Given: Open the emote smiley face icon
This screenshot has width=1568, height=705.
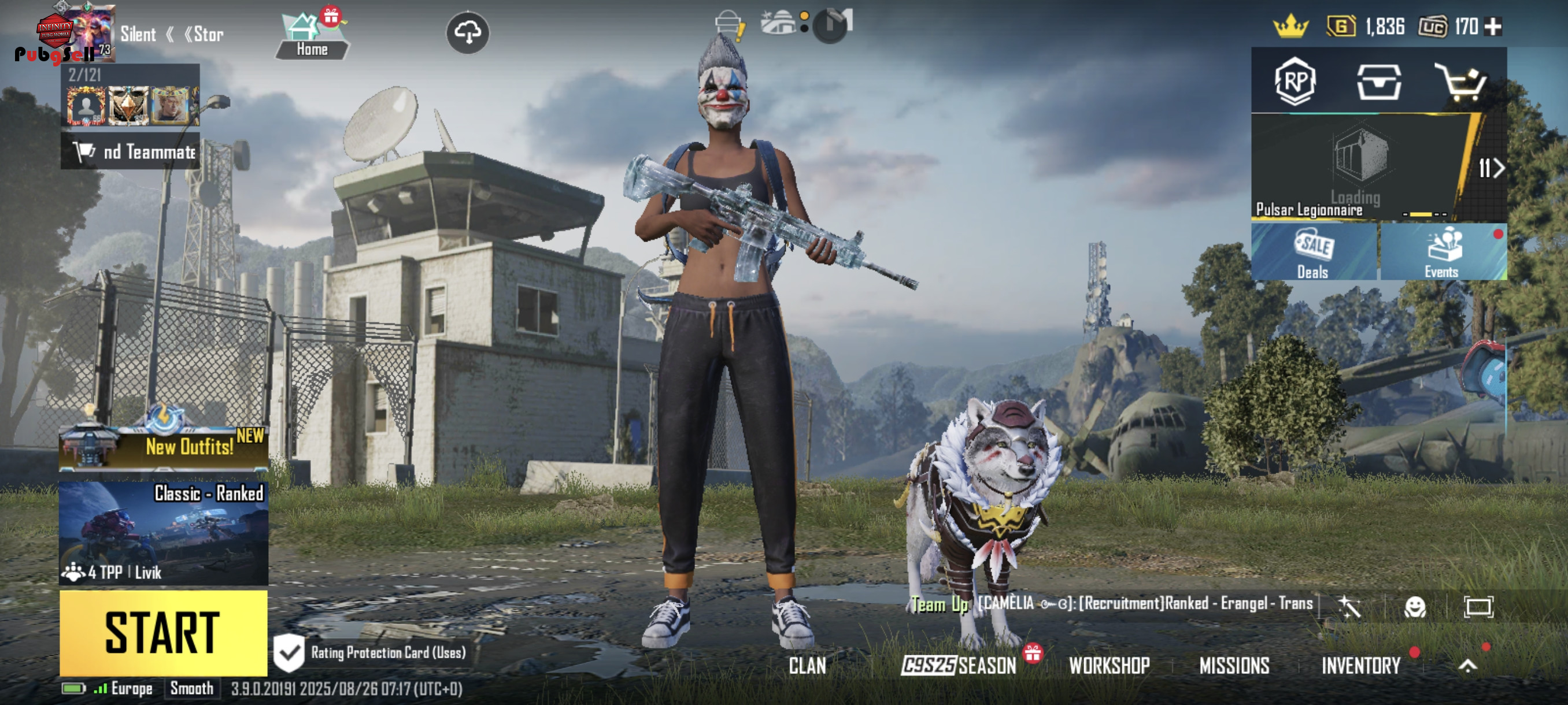Looking at the screenshot, I should click(x=1415, y=606).
